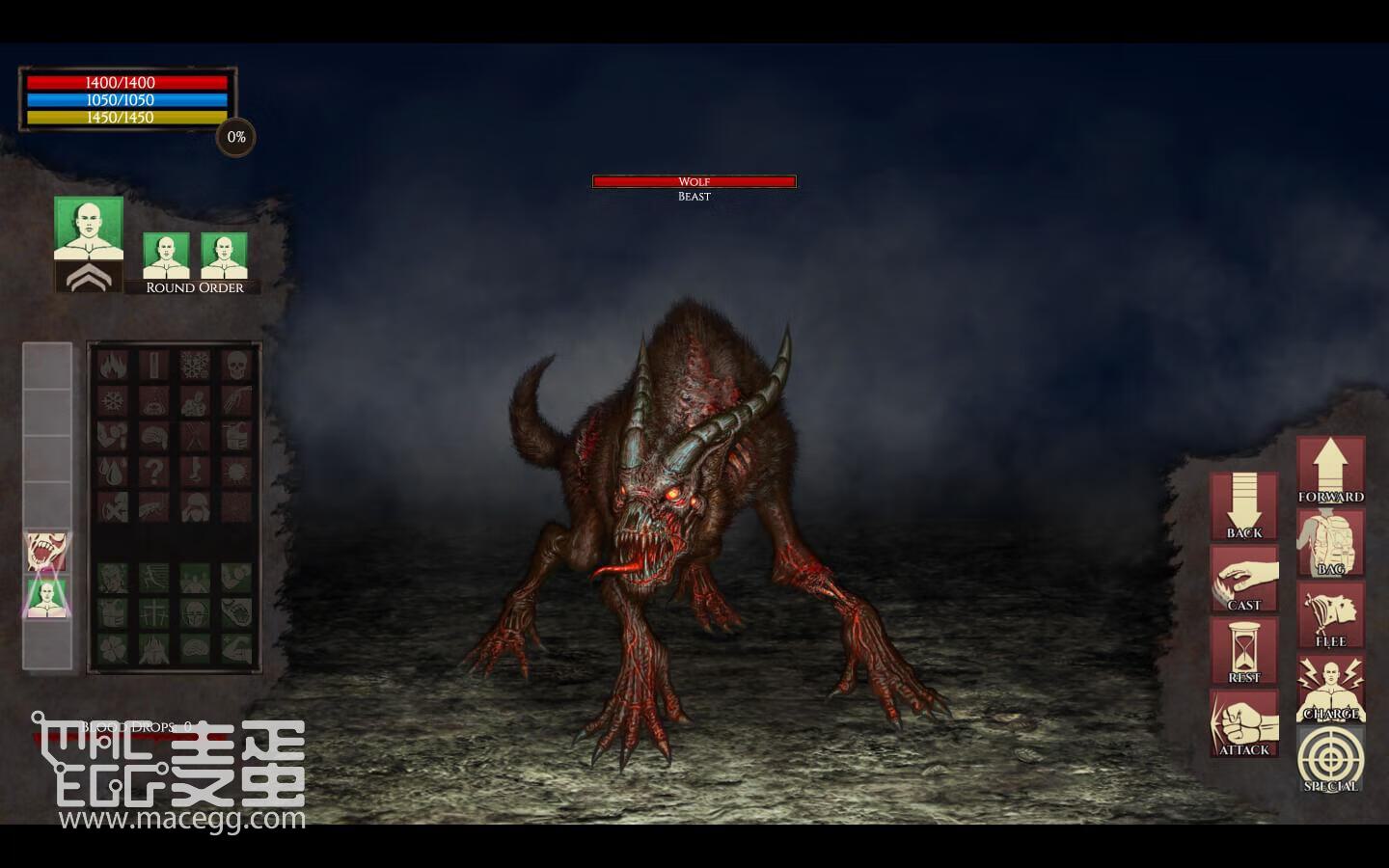The image size is (1389, 868).
Task: Step Forward with the up arrow button
Action: 1330,470
